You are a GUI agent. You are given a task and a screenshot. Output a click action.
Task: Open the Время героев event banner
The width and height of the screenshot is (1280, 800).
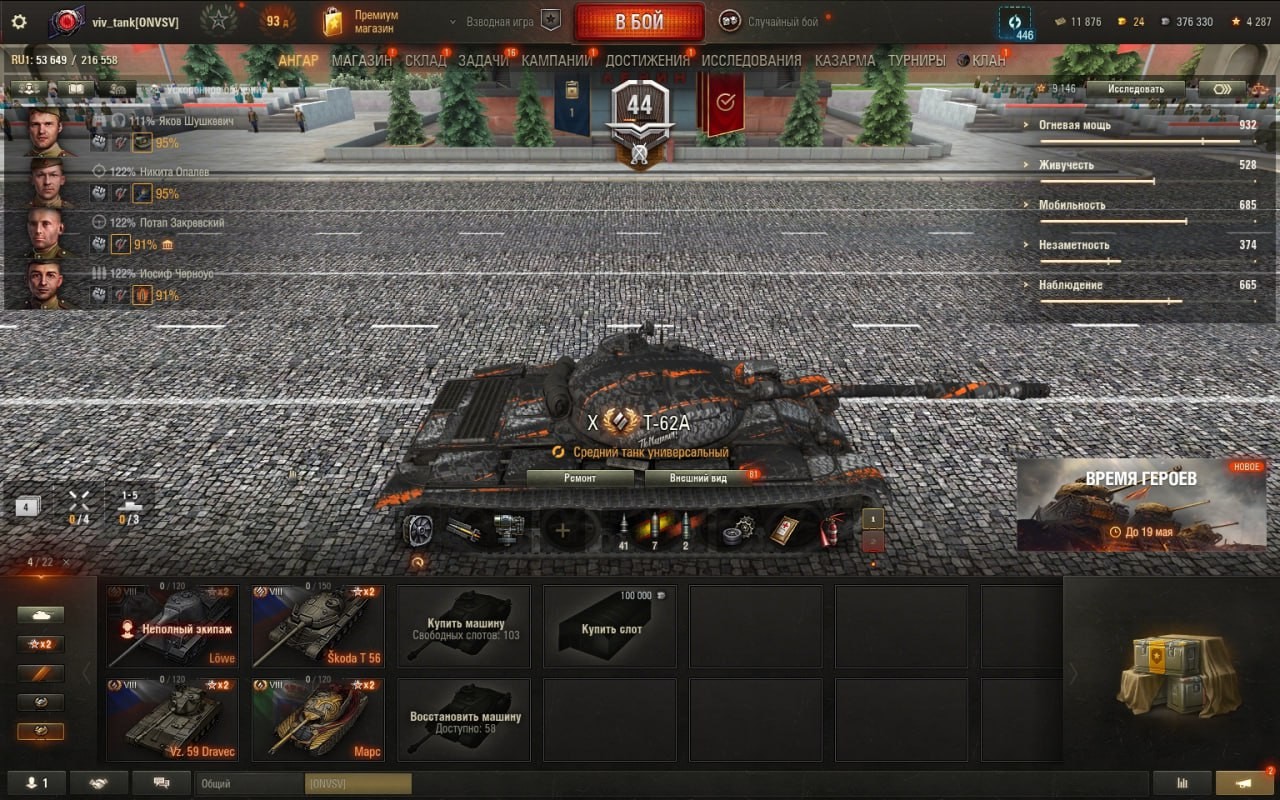pos(1141,504)
